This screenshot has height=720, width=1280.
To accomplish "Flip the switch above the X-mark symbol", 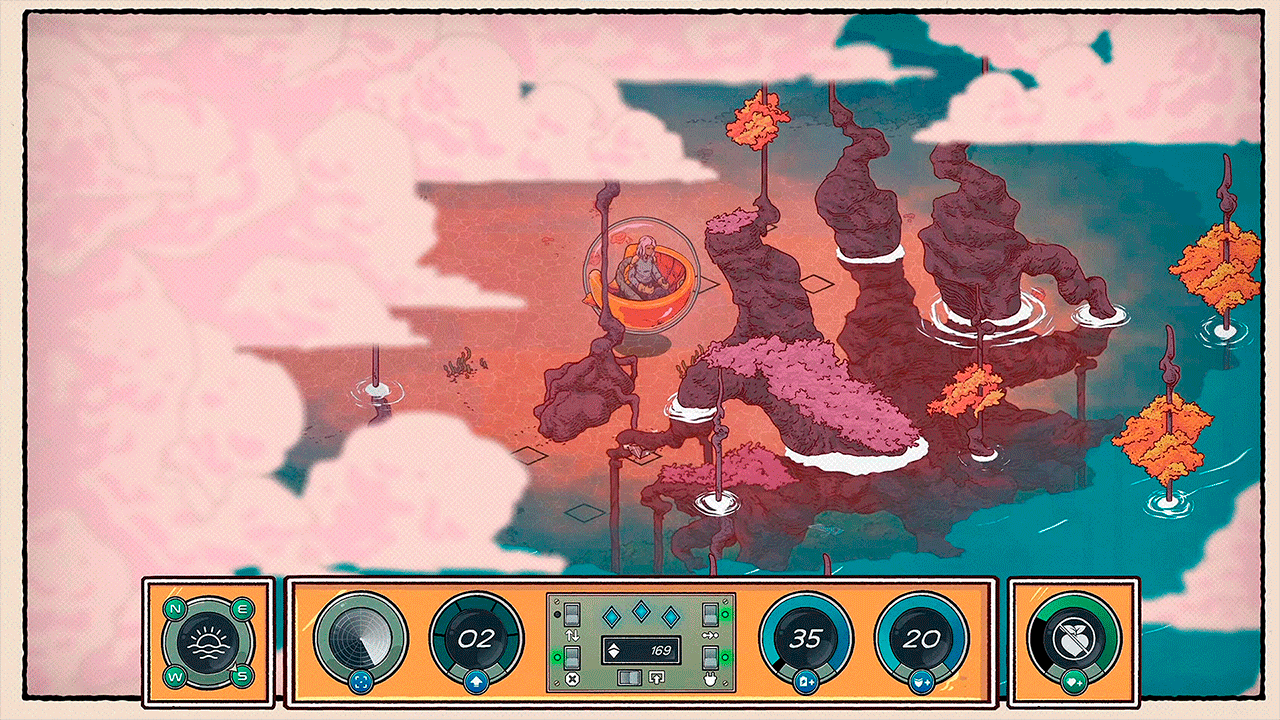I will point(573,658).
